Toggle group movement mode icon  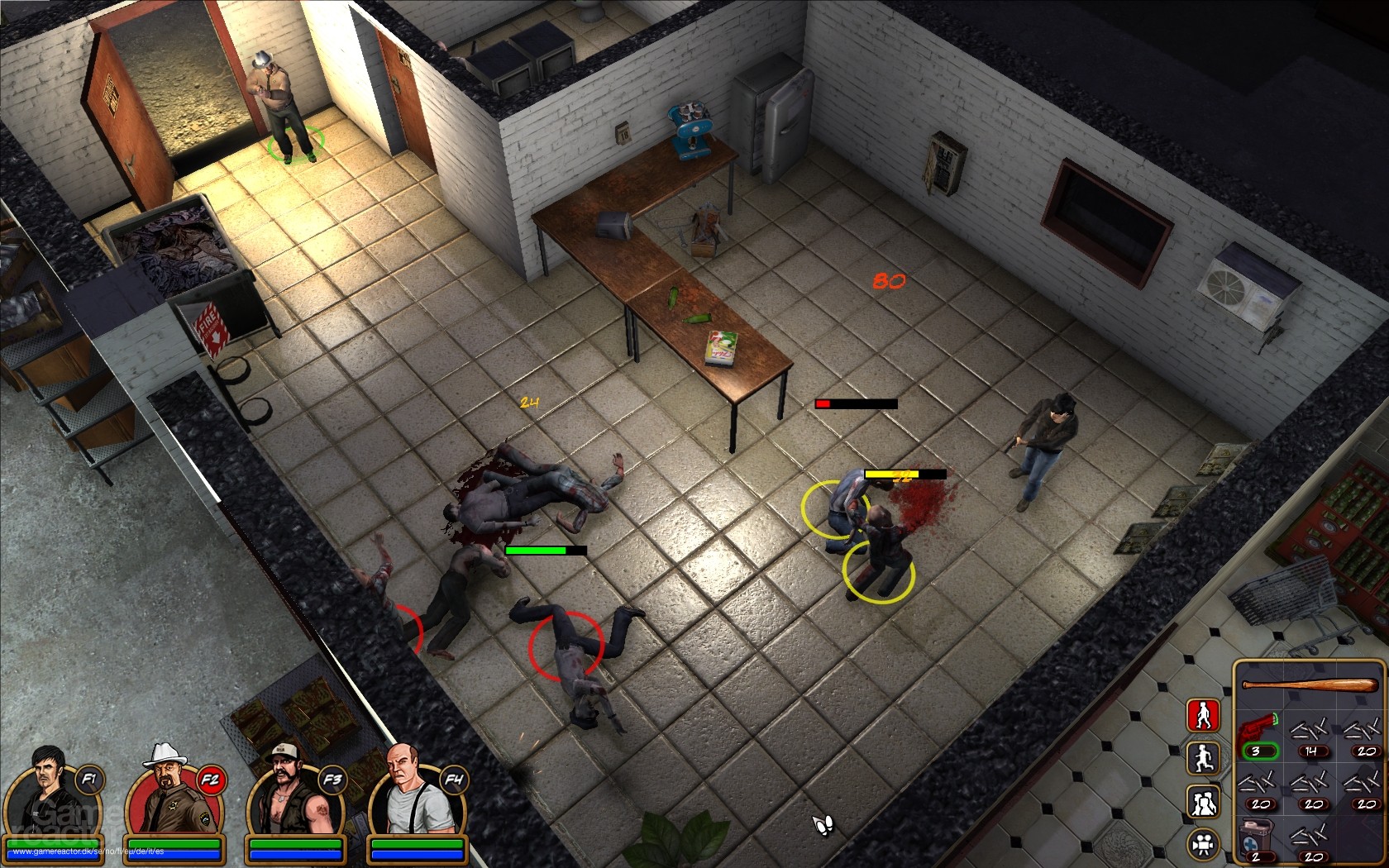coord(1203,800)
